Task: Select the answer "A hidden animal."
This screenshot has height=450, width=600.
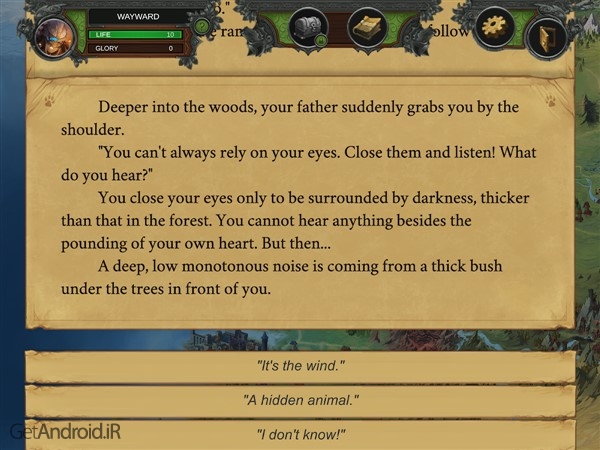Action: [x=300, y=400]
